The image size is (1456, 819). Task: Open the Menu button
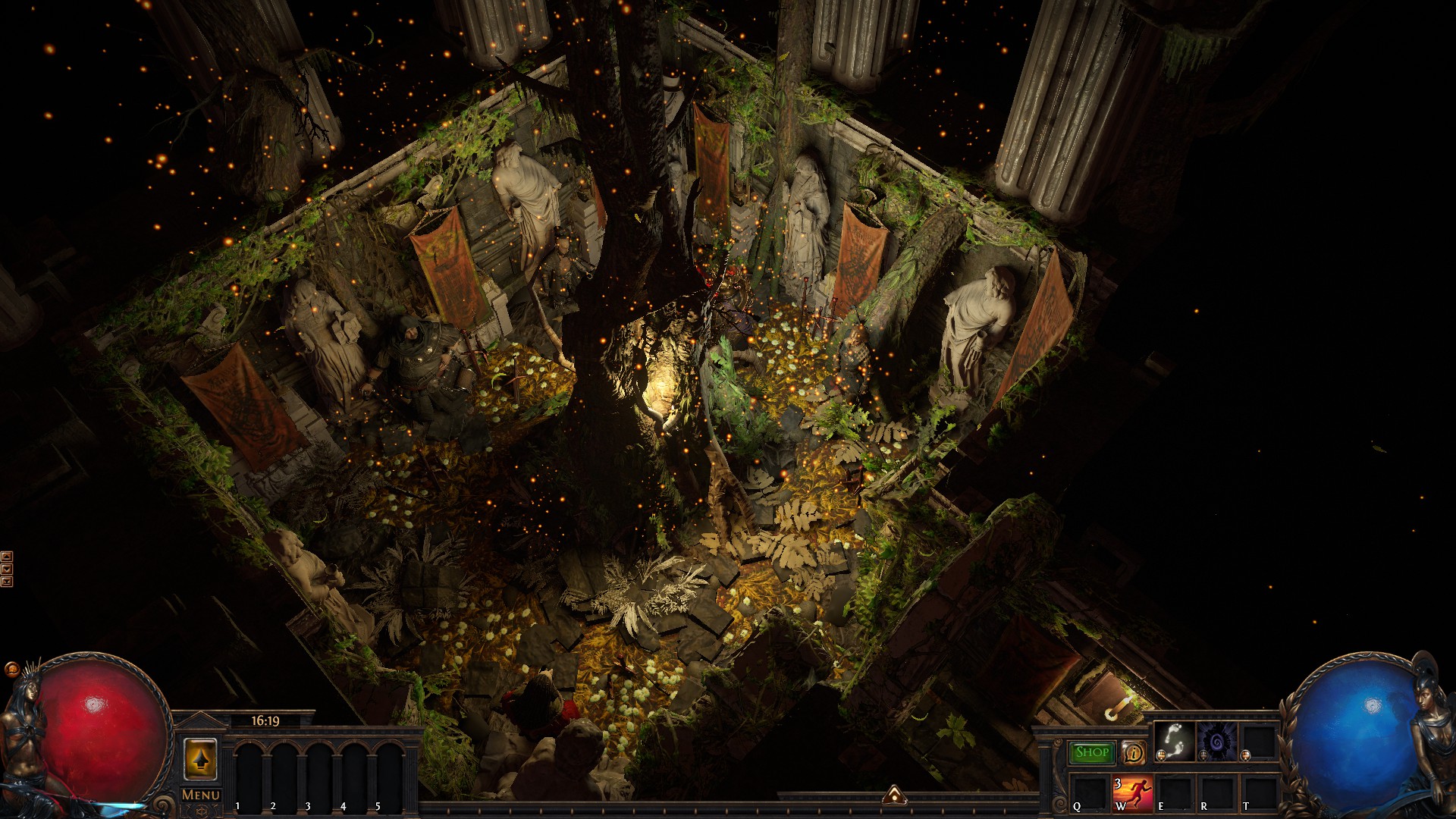(x=201, y=795)
